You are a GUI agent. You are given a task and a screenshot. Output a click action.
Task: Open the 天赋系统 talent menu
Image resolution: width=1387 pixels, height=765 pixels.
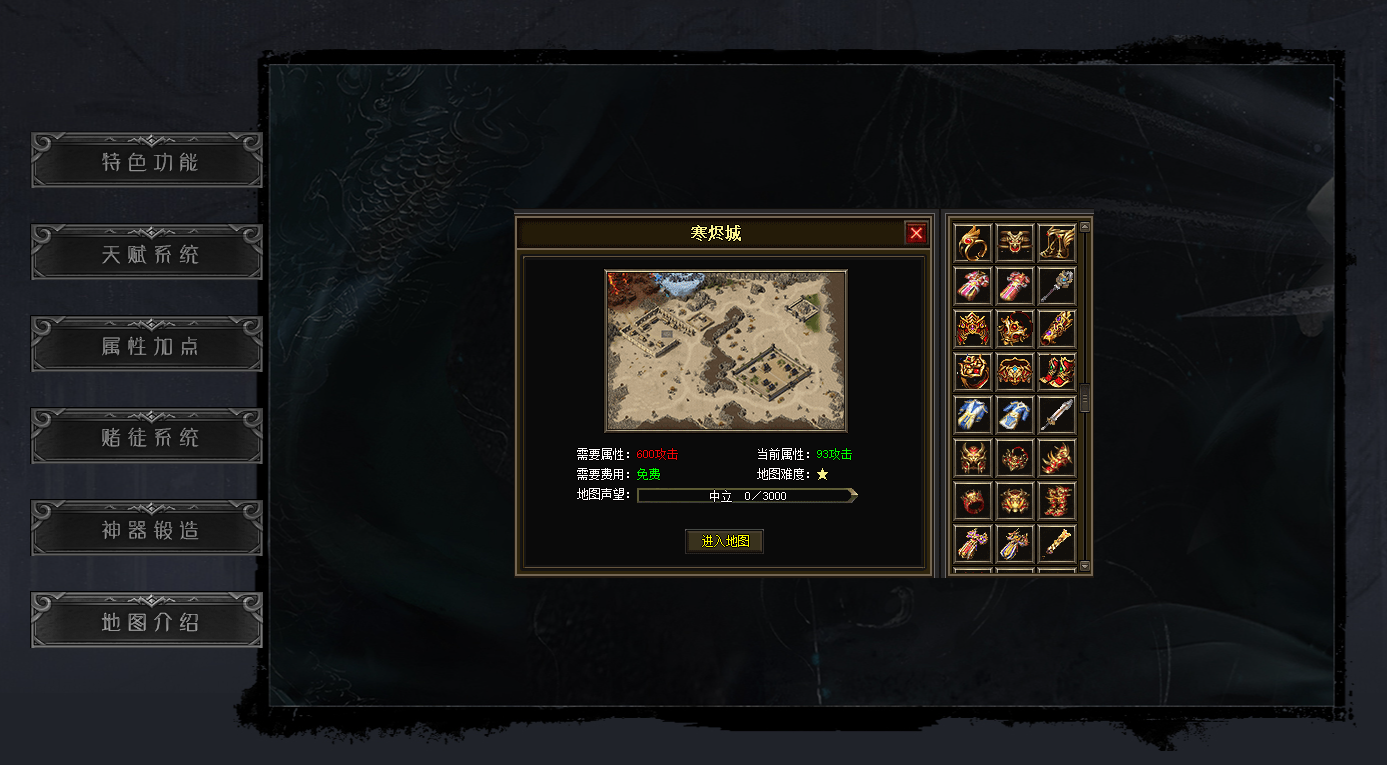(148, 253)
